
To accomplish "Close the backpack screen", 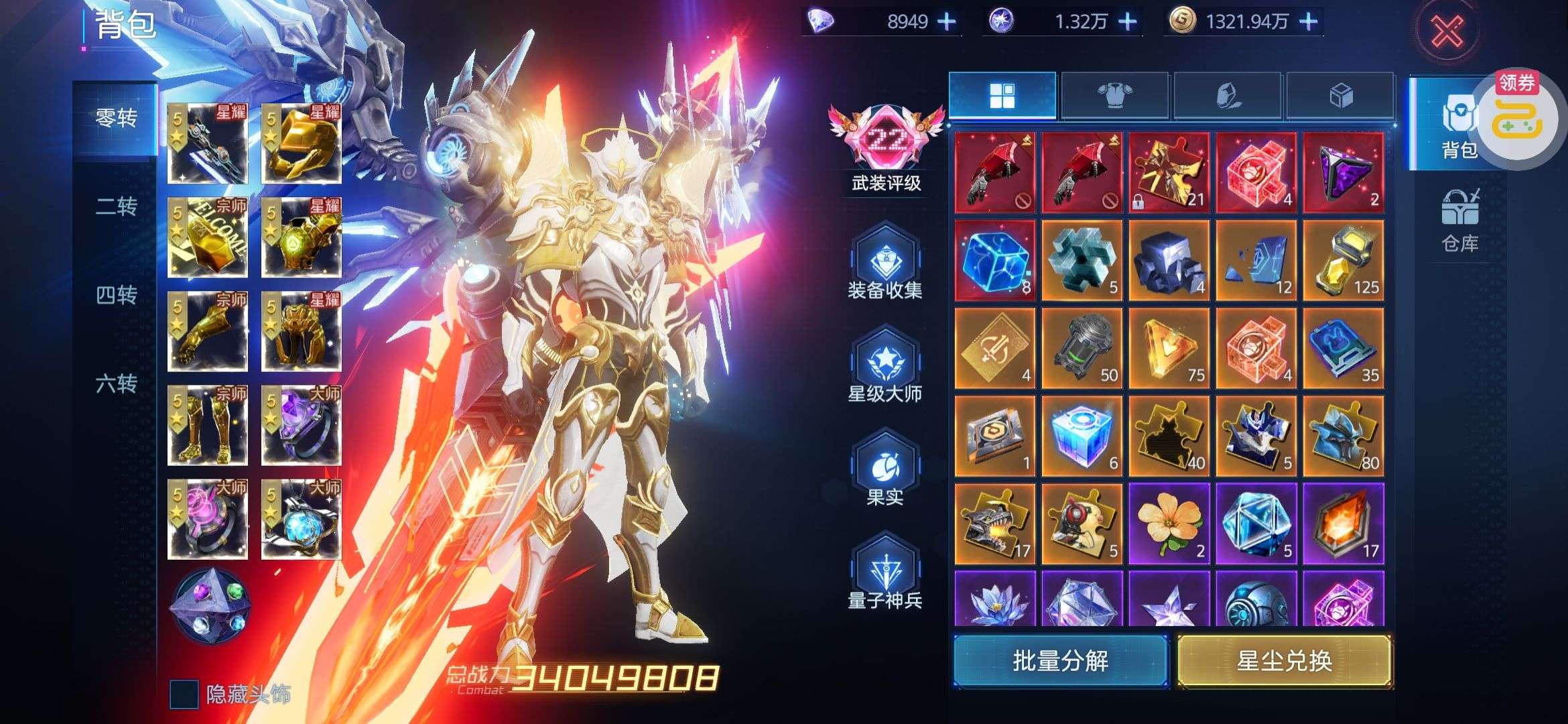I will coord(1447,32).
